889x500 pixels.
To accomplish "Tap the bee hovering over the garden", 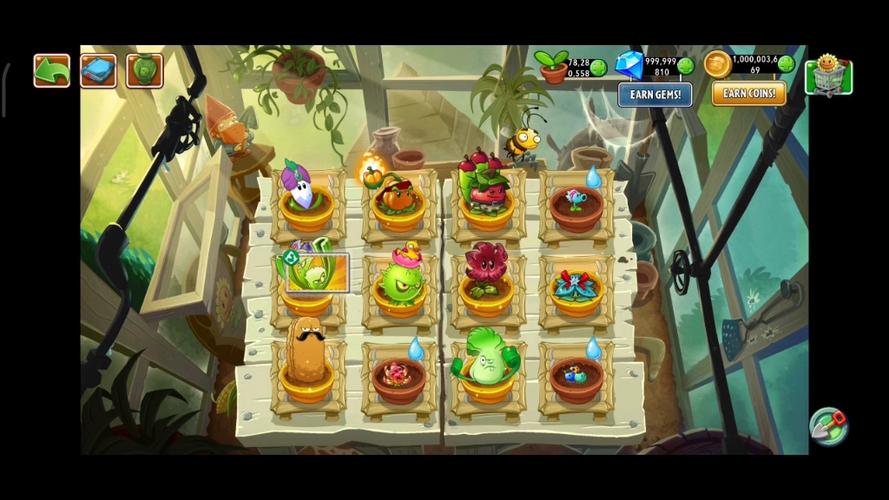I will pos(523,142).
